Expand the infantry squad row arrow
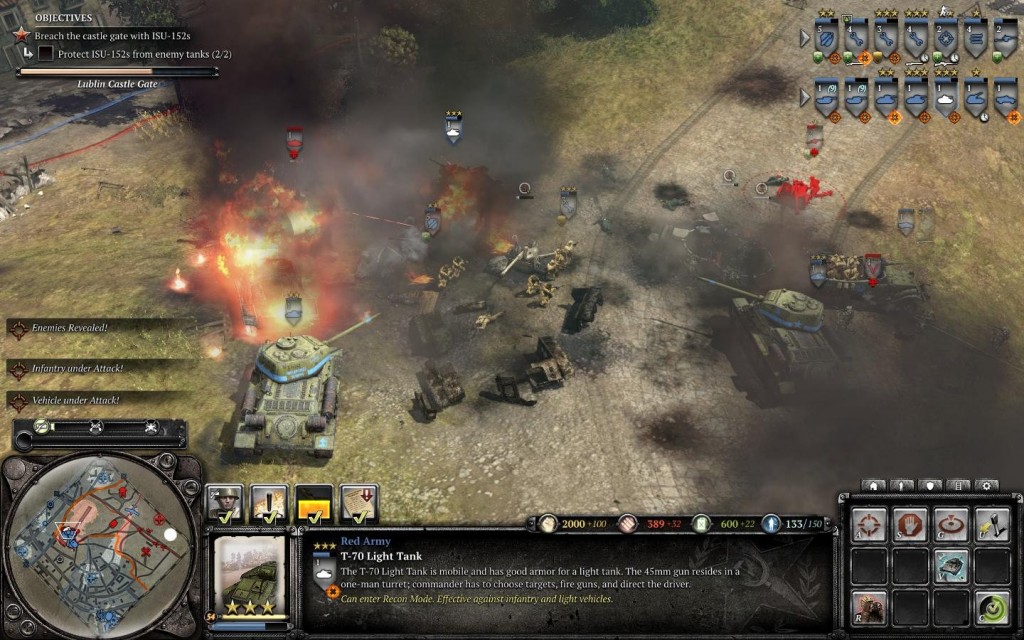 click(x=804, y=39)
